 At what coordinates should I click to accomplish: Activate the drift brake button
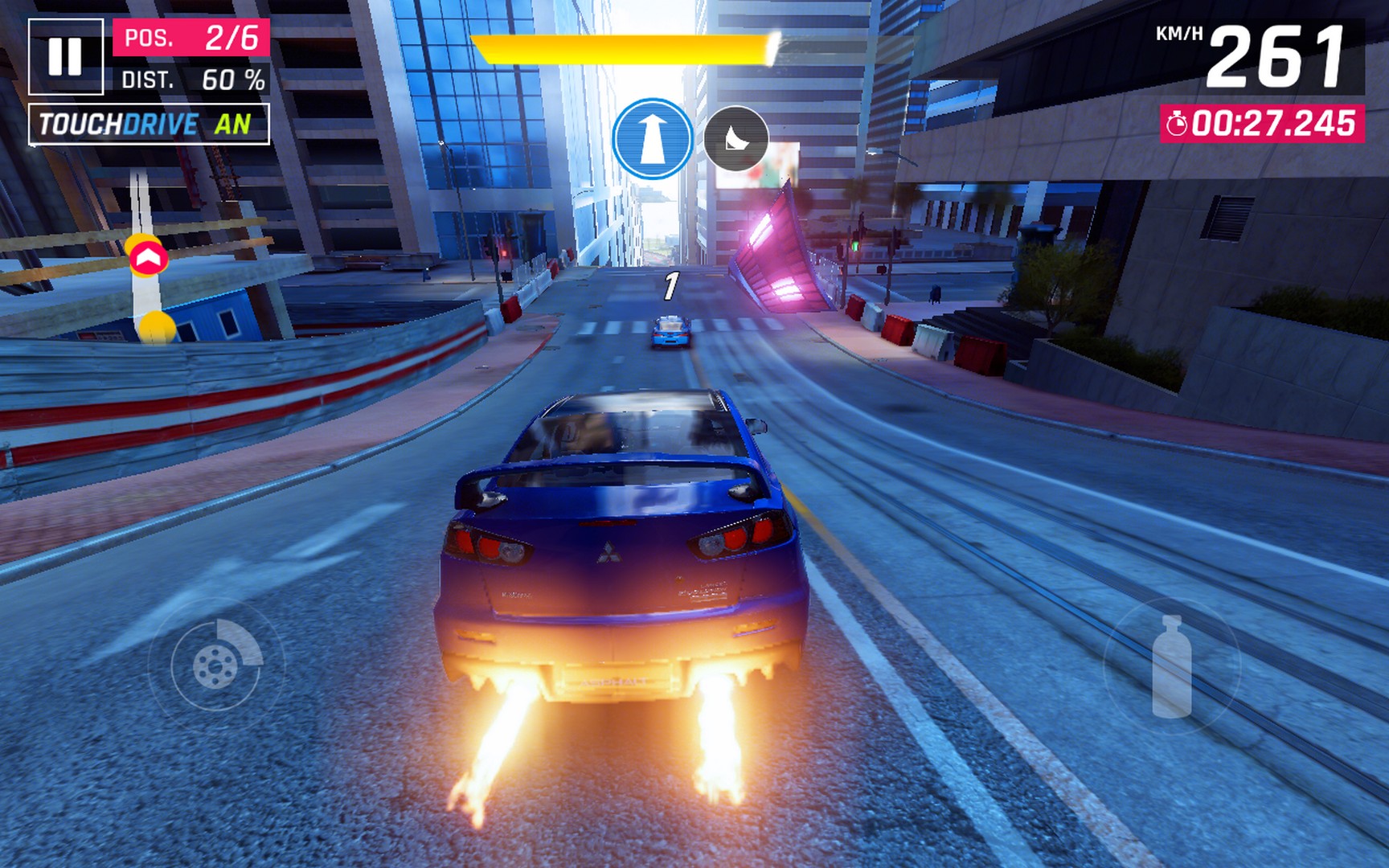[216, 665]
